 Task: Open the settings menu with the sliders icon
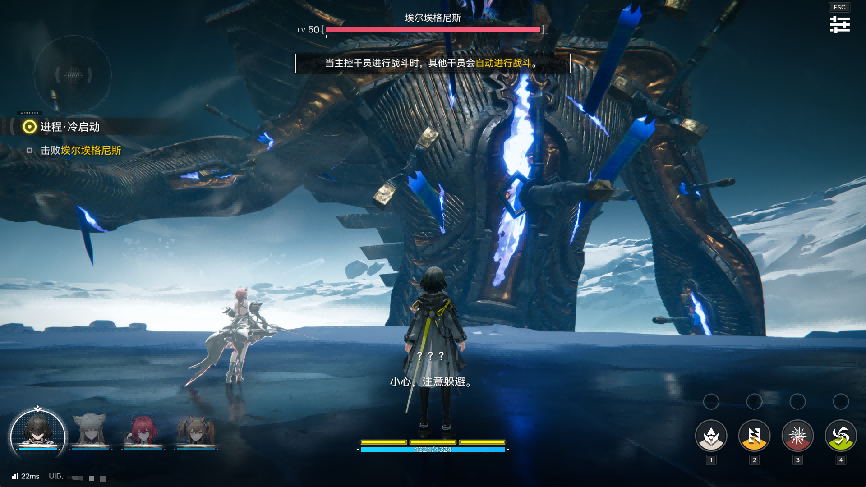tap(839, 25)
